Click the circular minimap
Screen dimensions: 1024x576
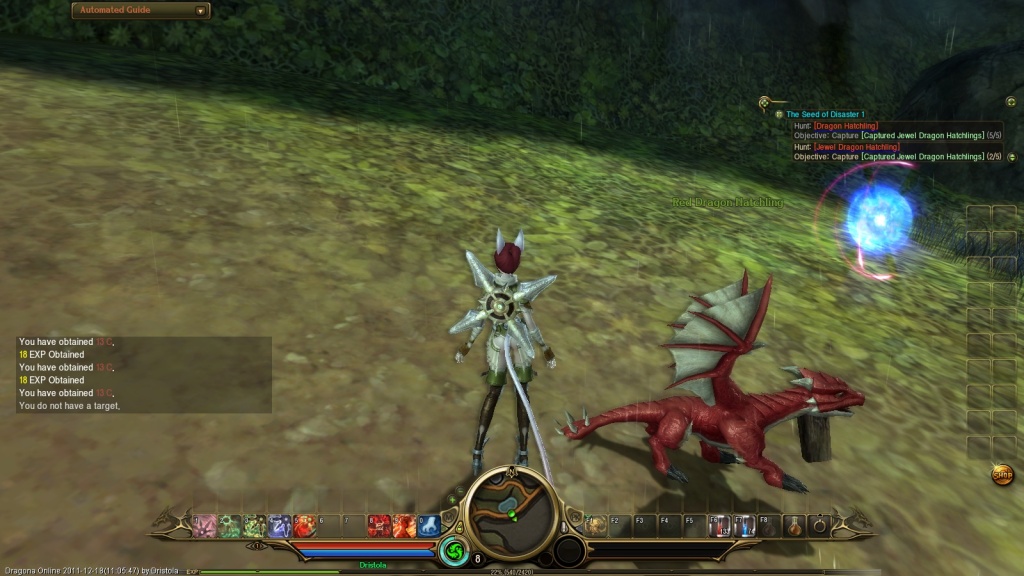coord(512,508)
